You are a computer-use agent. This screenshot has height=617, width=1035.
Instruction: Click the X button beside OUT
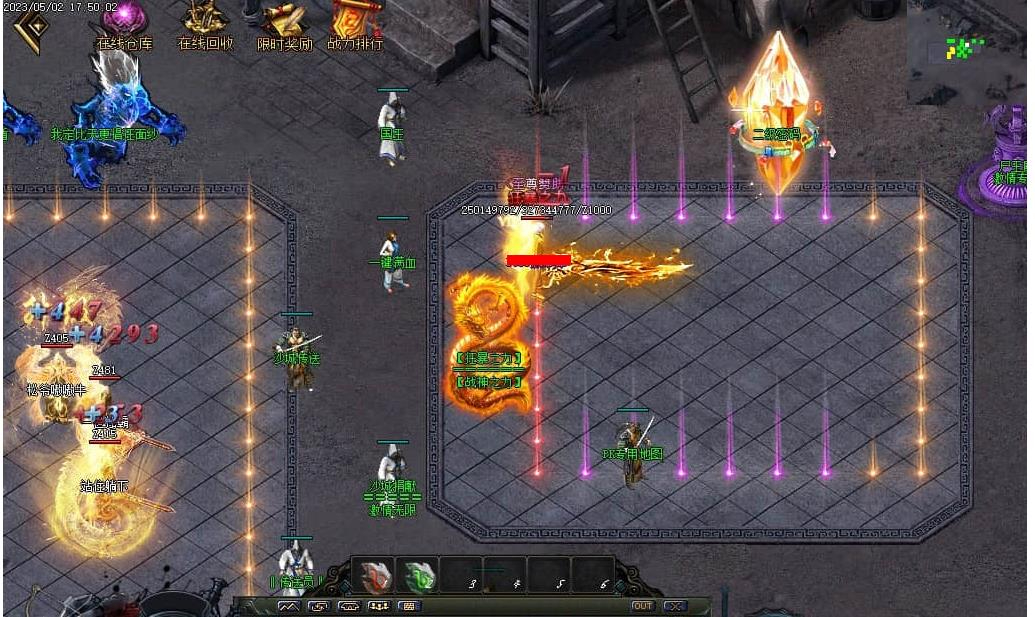(x=674, y=606)
